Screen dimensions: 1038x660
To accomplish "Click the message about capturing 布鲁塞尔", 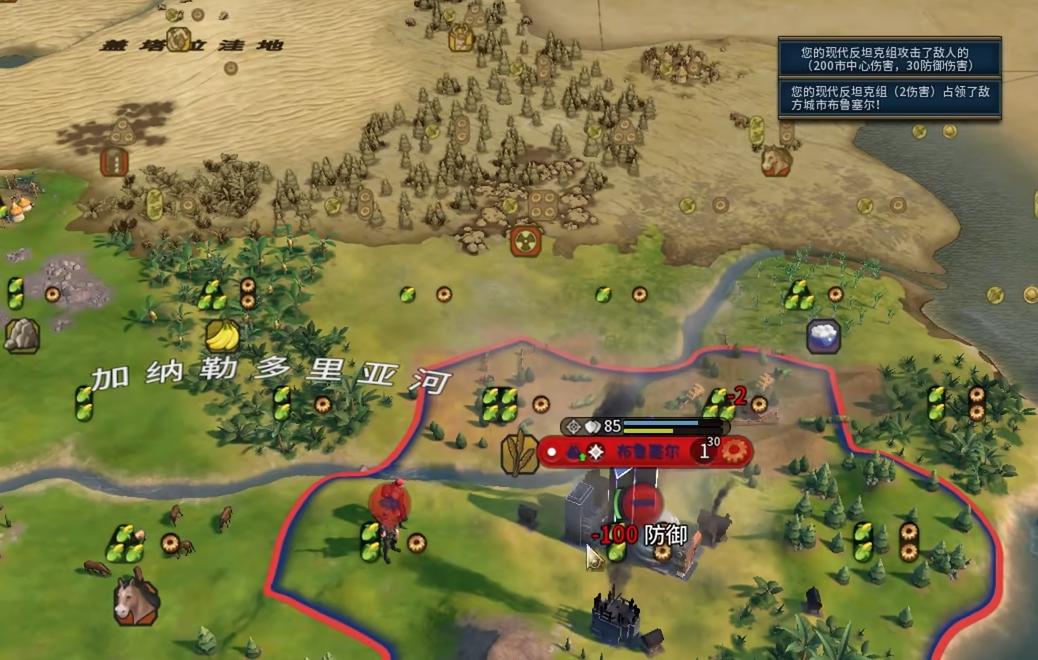I will pos(889,98).
